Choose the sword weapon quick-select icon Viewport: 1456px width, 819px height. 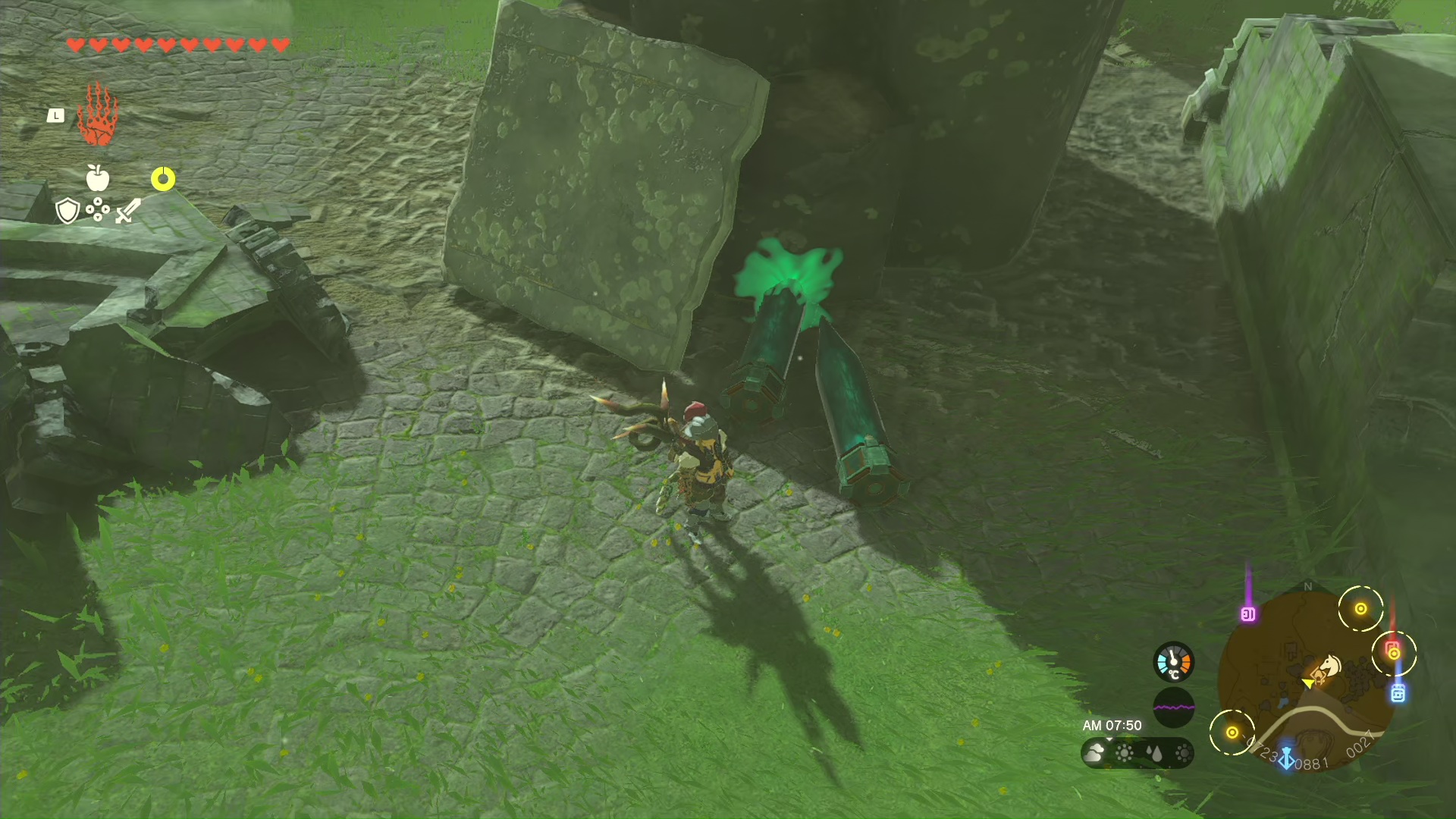click(x=128, y=210)
